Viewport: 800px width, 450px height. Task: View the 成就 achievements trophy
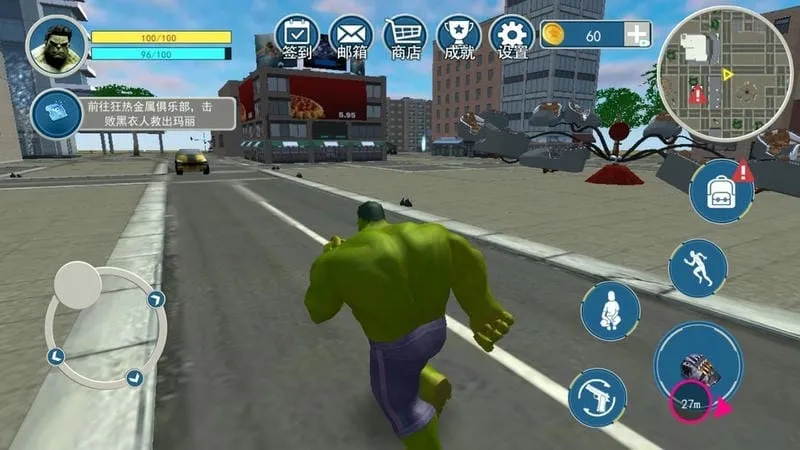(x=458, y=36)
